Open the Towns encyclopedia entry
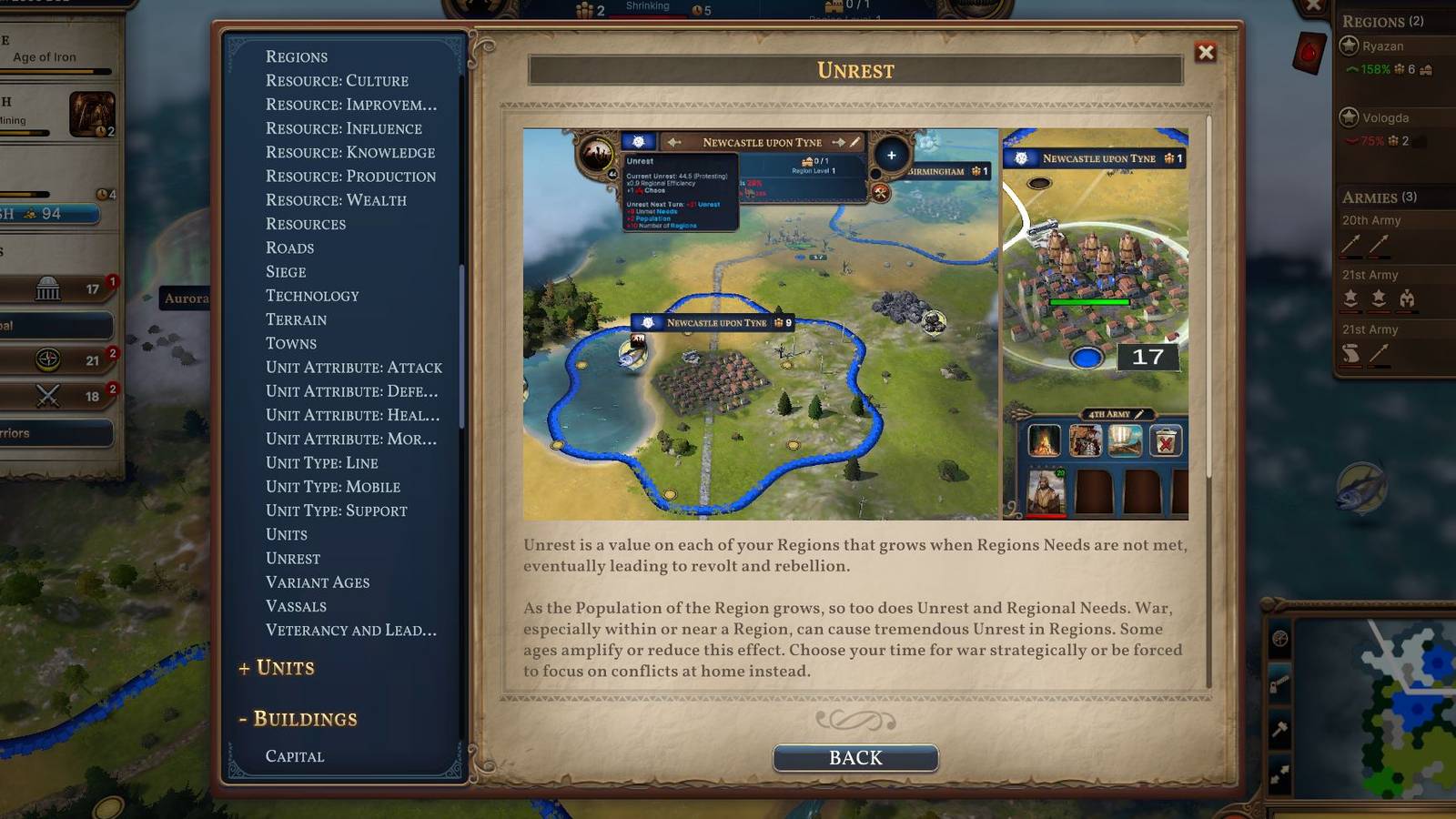Image resolution: width=1456 pixels, height=819 pixels. point(292,343)
